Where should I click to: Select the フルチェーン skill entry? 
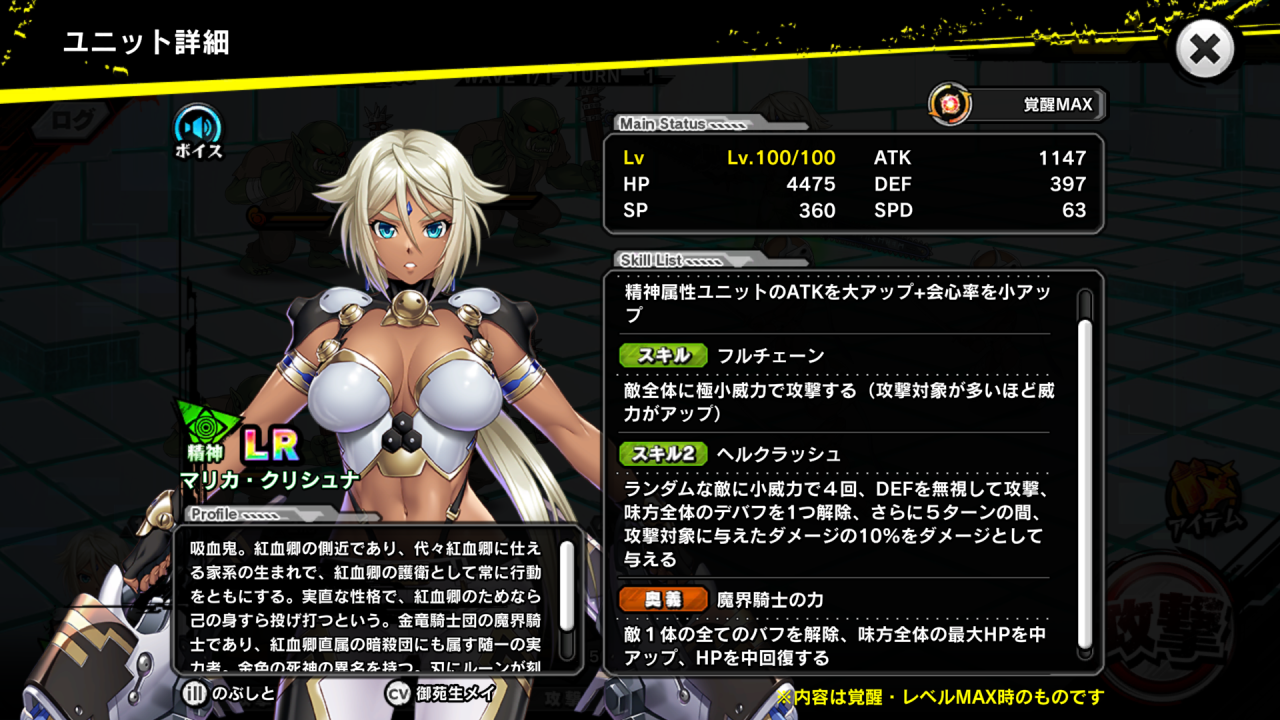click(770, 356)
